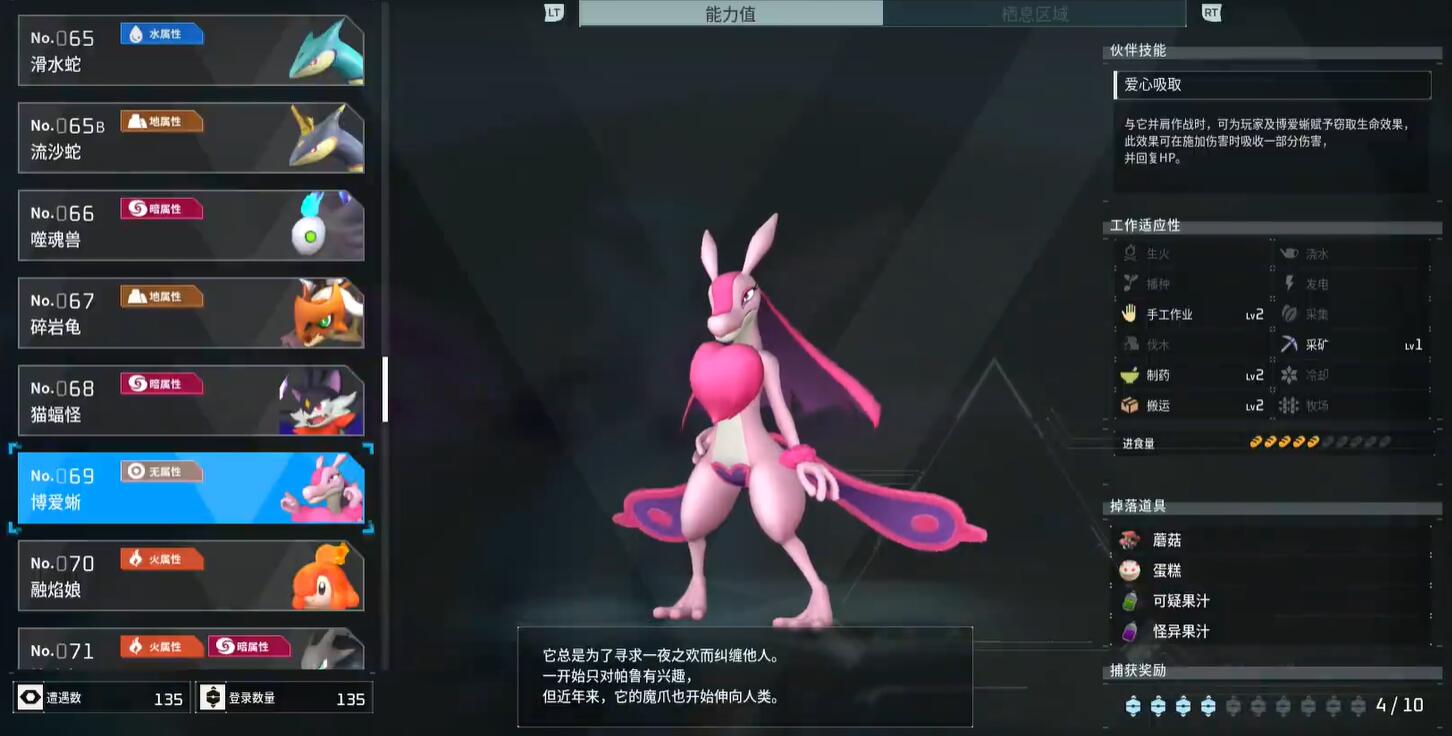The width and height of the screenshot is (1452, 736).
Task: Select the 暗属性 badge on 猫蝠怪
Action: [161, 383]
